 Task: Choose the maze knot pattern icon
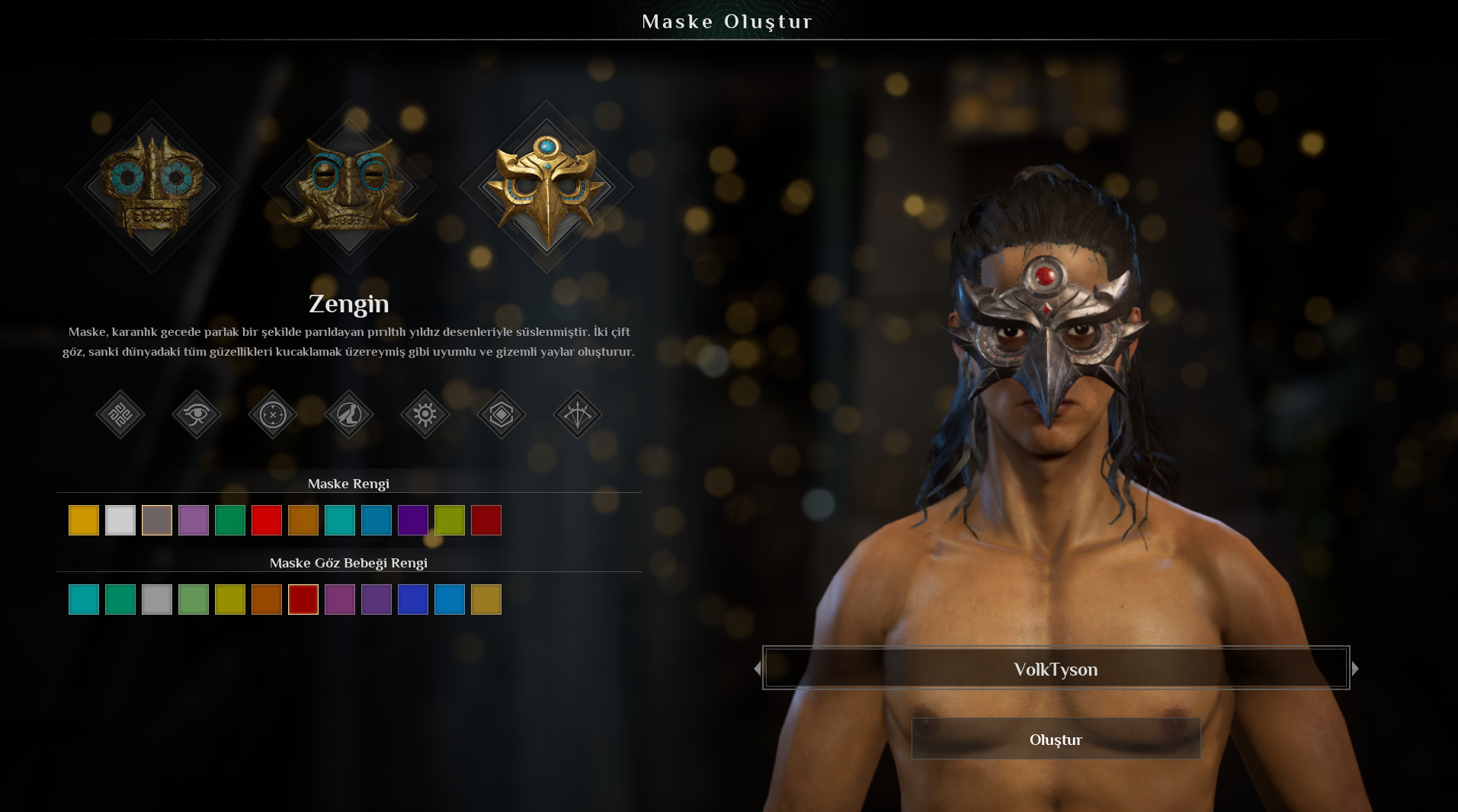[x=120, y=414]
